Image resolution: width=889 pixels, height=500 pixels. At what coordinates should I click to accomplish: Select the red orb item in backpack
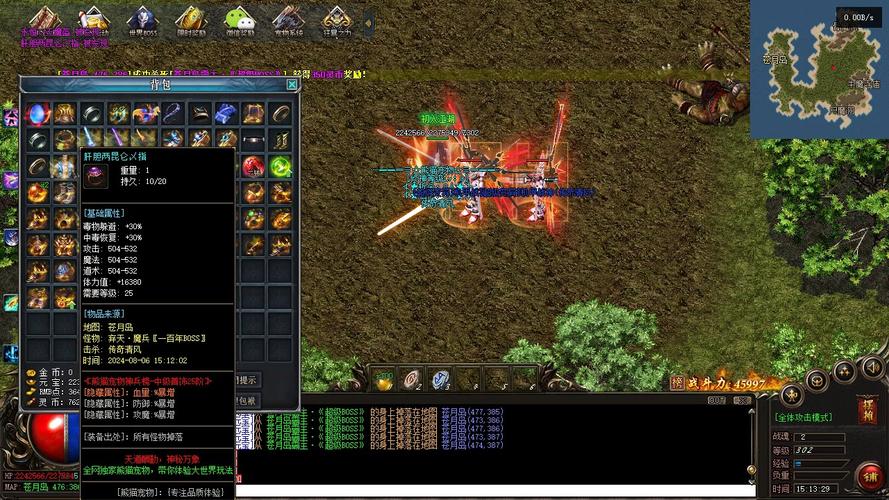255,166
